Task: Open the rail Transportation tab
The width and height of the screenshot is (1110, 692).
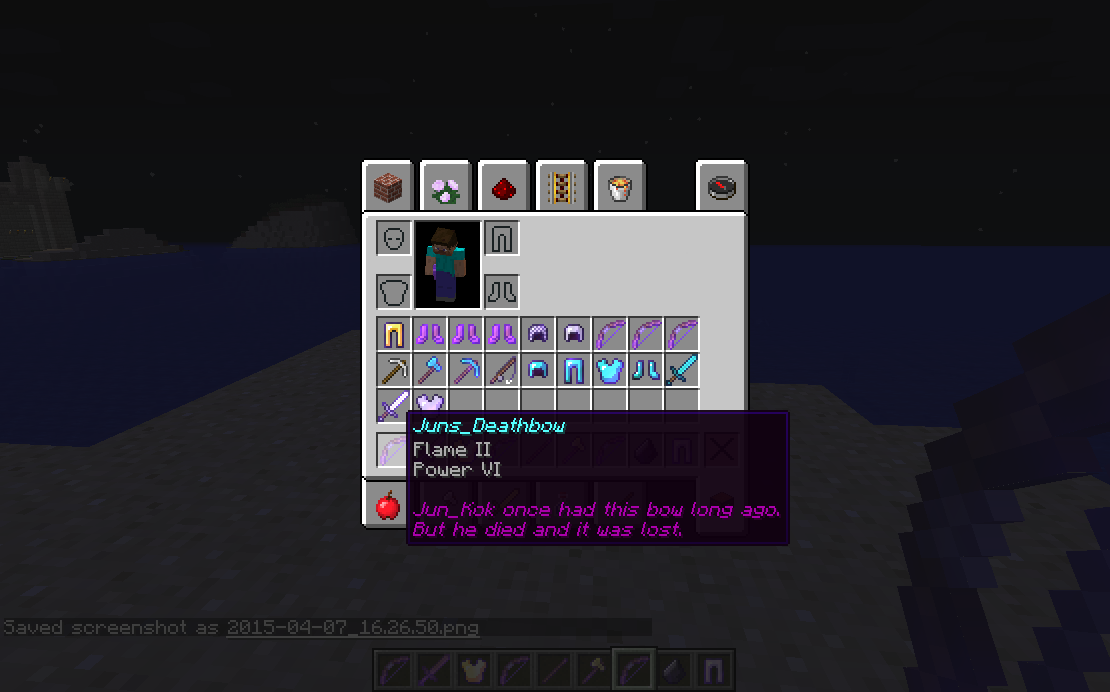Action: coord(562,187)
